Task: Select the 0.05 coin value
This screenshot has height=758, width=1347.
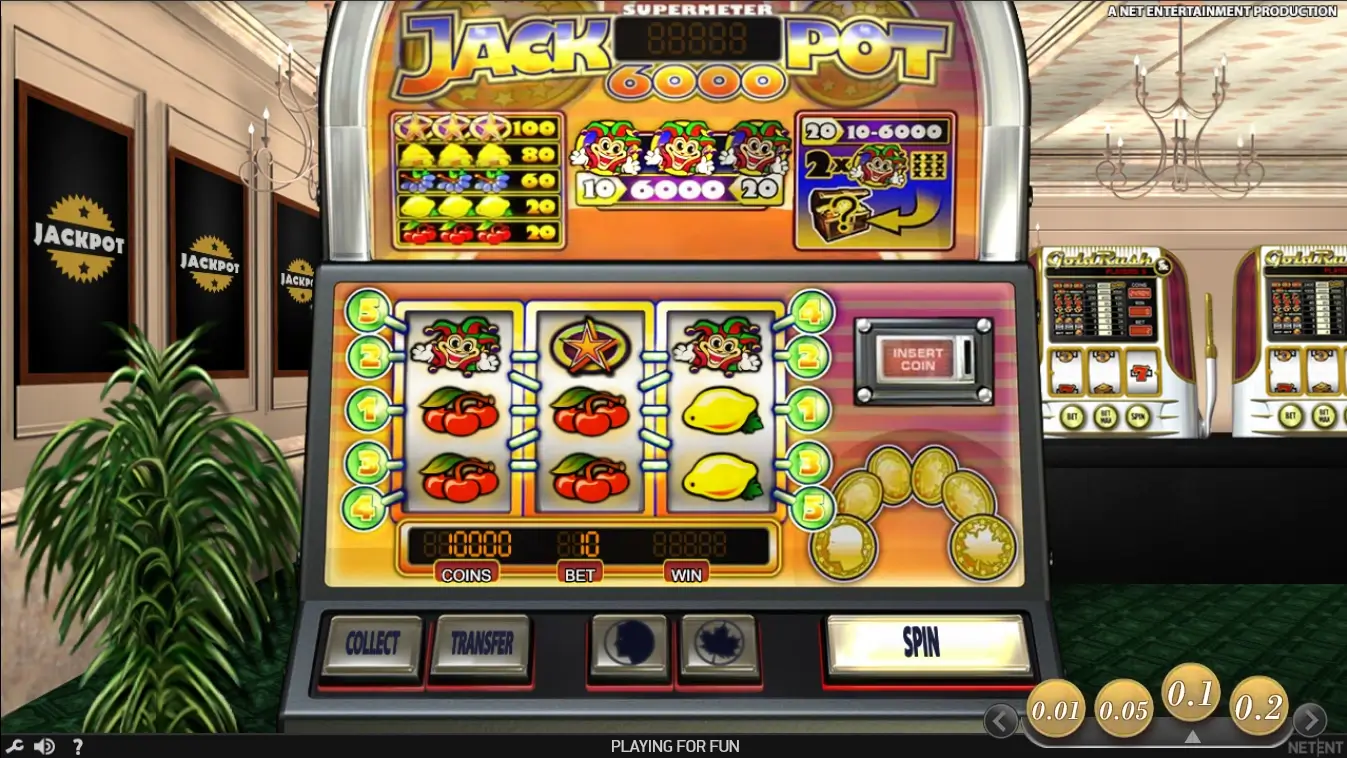Action: click(x=1122, y=708)
